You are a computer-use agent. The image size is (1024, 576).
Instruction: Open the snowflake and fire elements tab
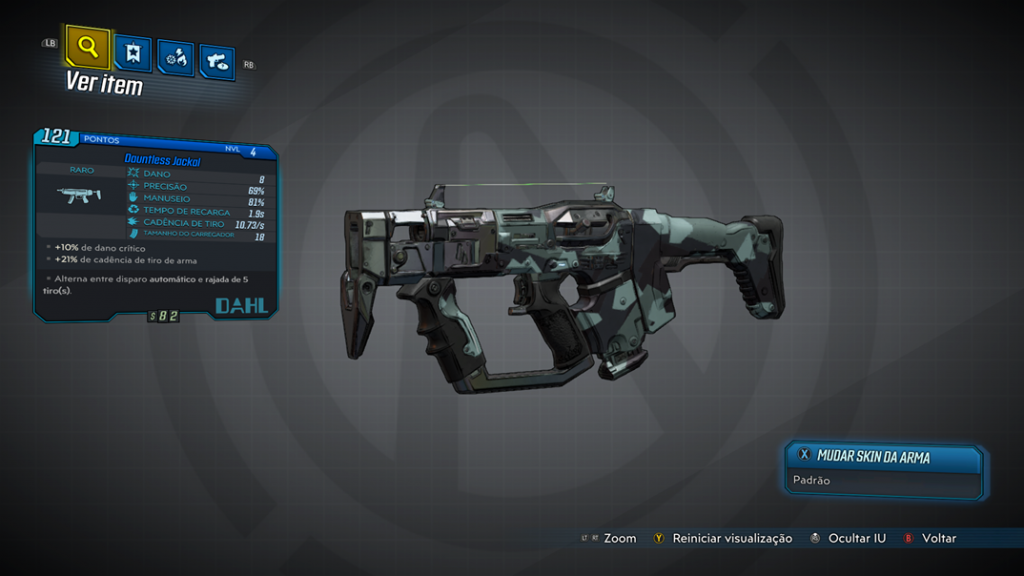click(175, 57)
